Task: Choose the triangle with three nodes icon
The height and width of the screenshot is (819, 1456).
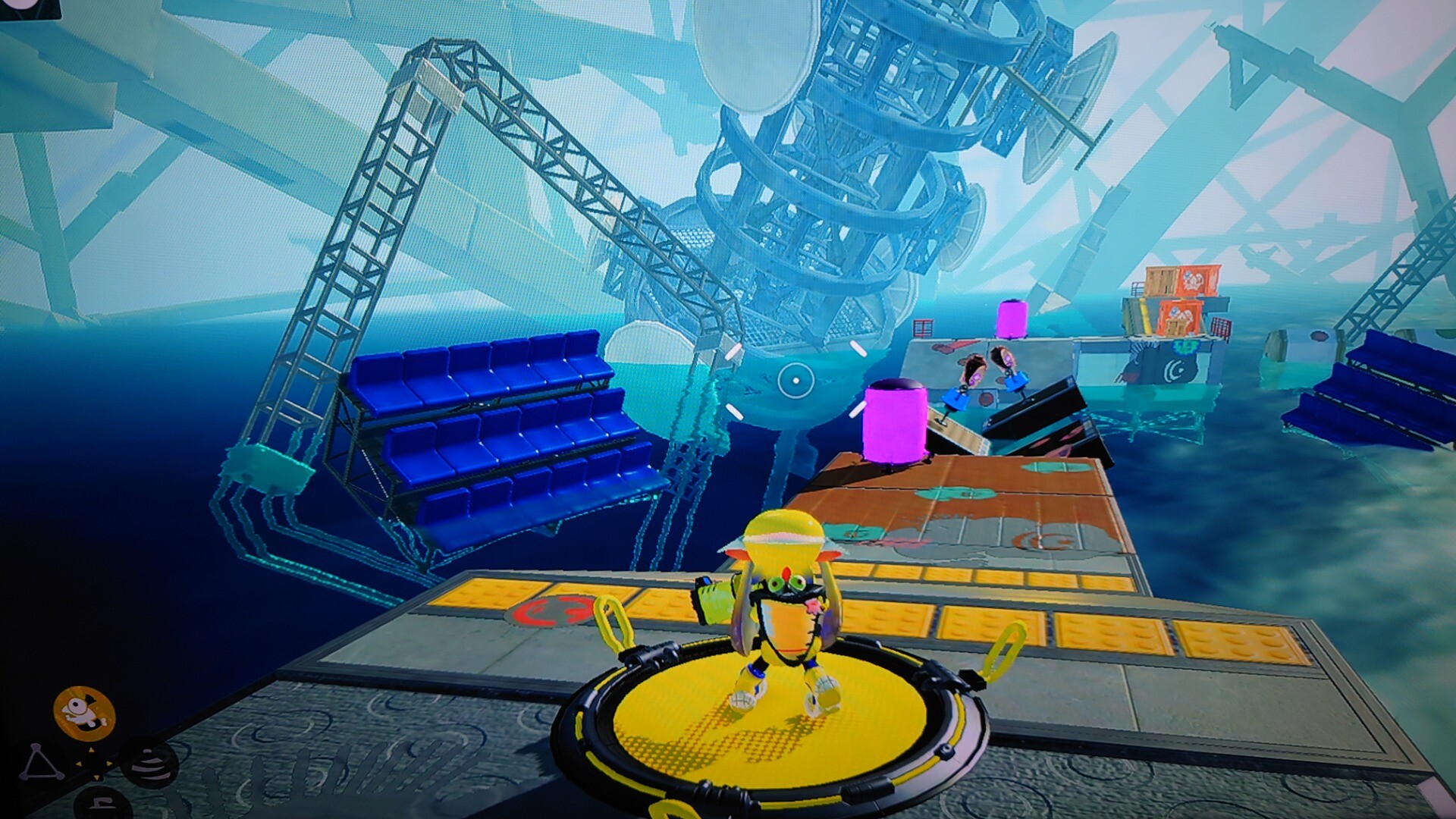Action: pos(40,764)
